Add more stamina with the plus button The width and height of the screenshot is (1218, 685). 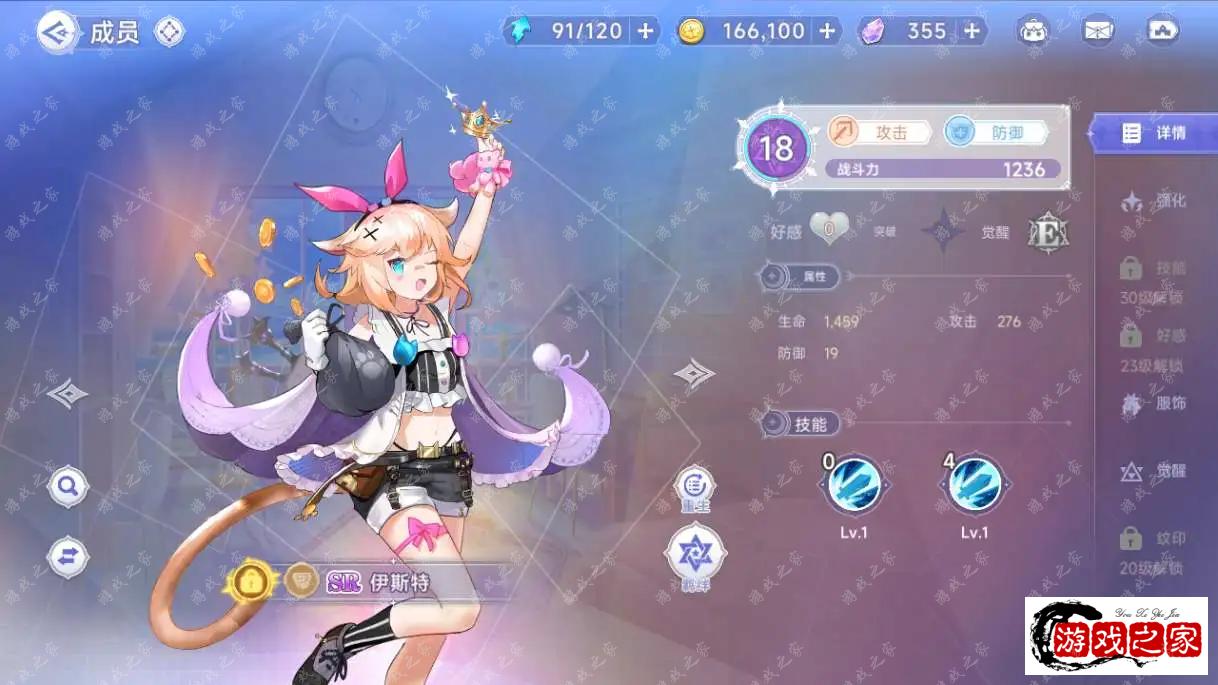click(x=646, y=31)
